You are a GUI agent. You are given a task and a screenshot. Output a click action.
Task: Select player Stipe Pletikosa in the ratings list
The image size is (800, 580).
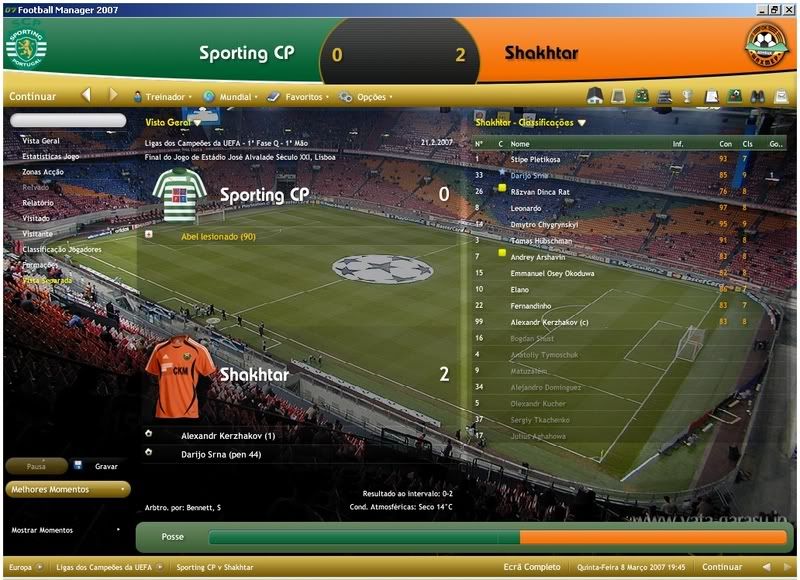[x=536, y=159]
